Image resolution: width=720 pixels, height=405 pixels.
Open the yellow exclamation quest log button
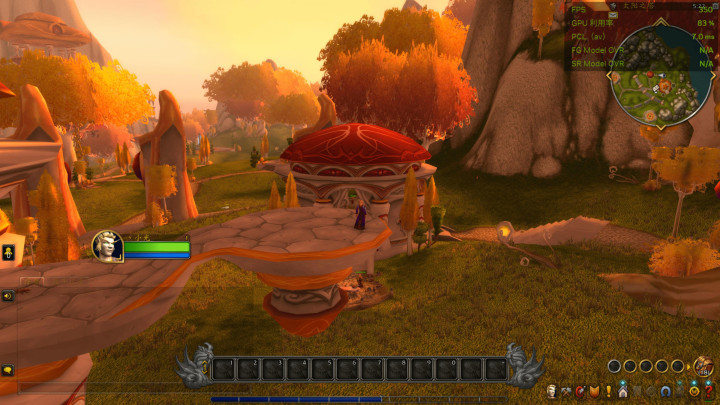(x=609, y=391)
